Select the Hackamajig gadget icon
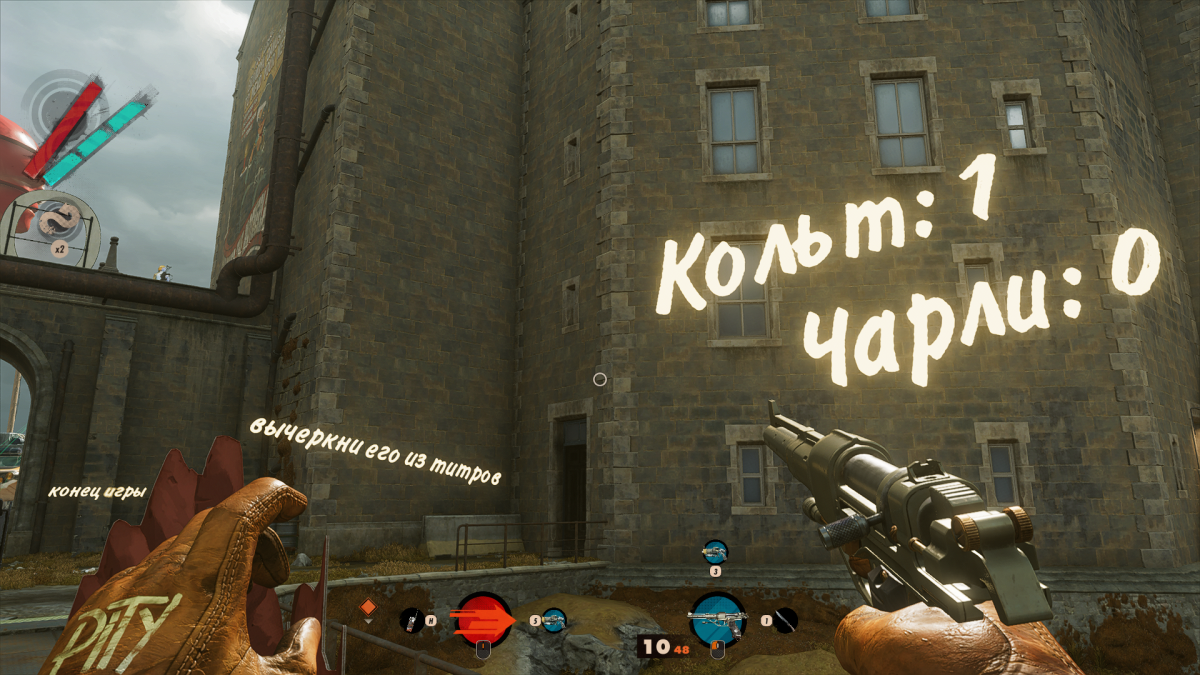This screenshot has height=675, width=1200. pyautogui.click(x=411, y=620)
